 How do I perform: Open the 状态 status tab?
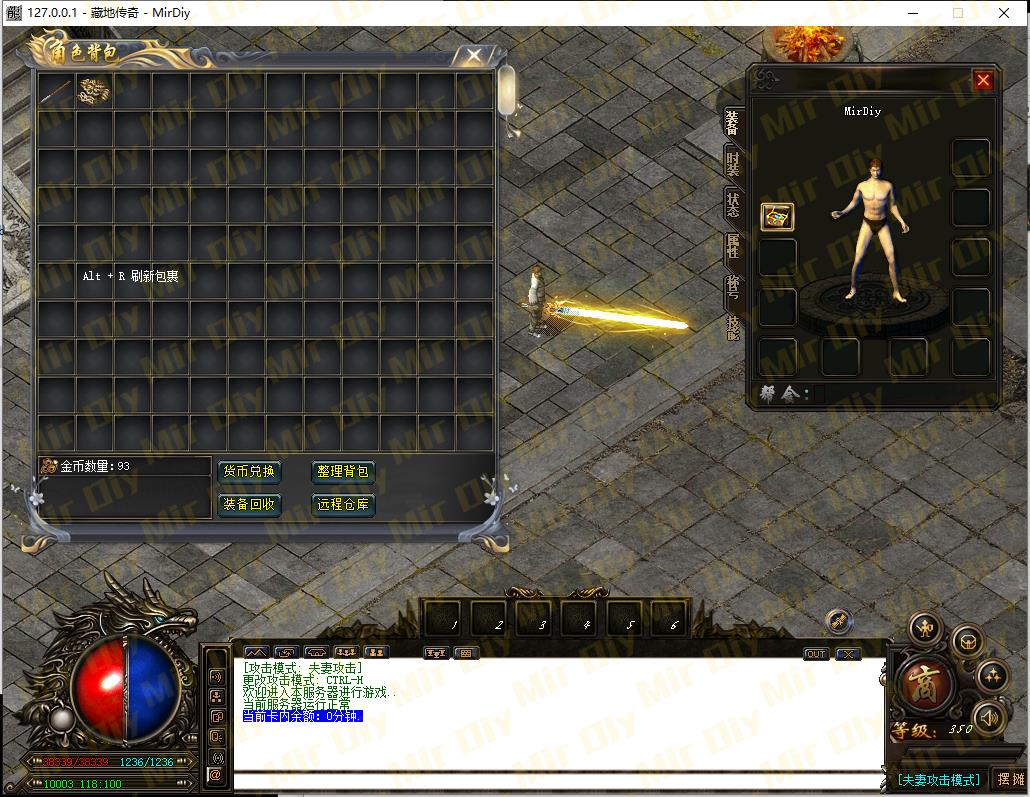(x=733, y=205)
